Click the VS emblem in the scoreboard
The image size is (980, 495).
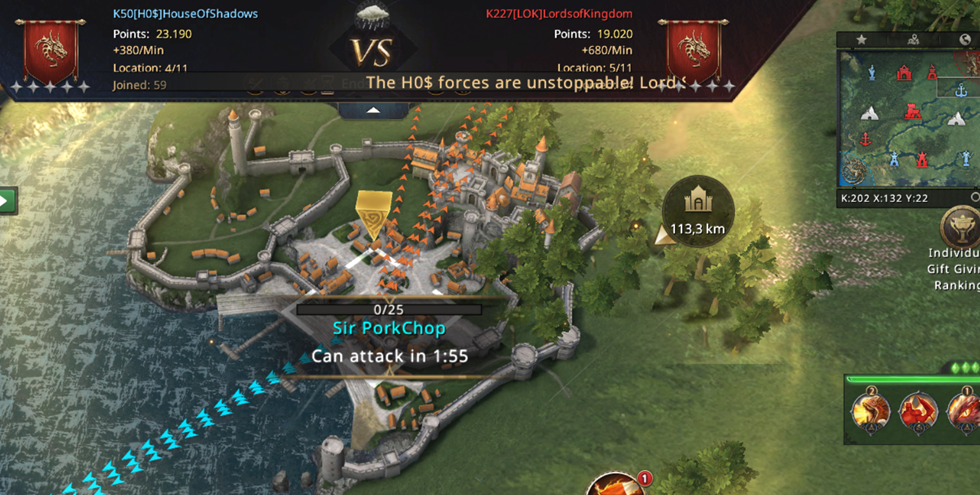[372, 50]
